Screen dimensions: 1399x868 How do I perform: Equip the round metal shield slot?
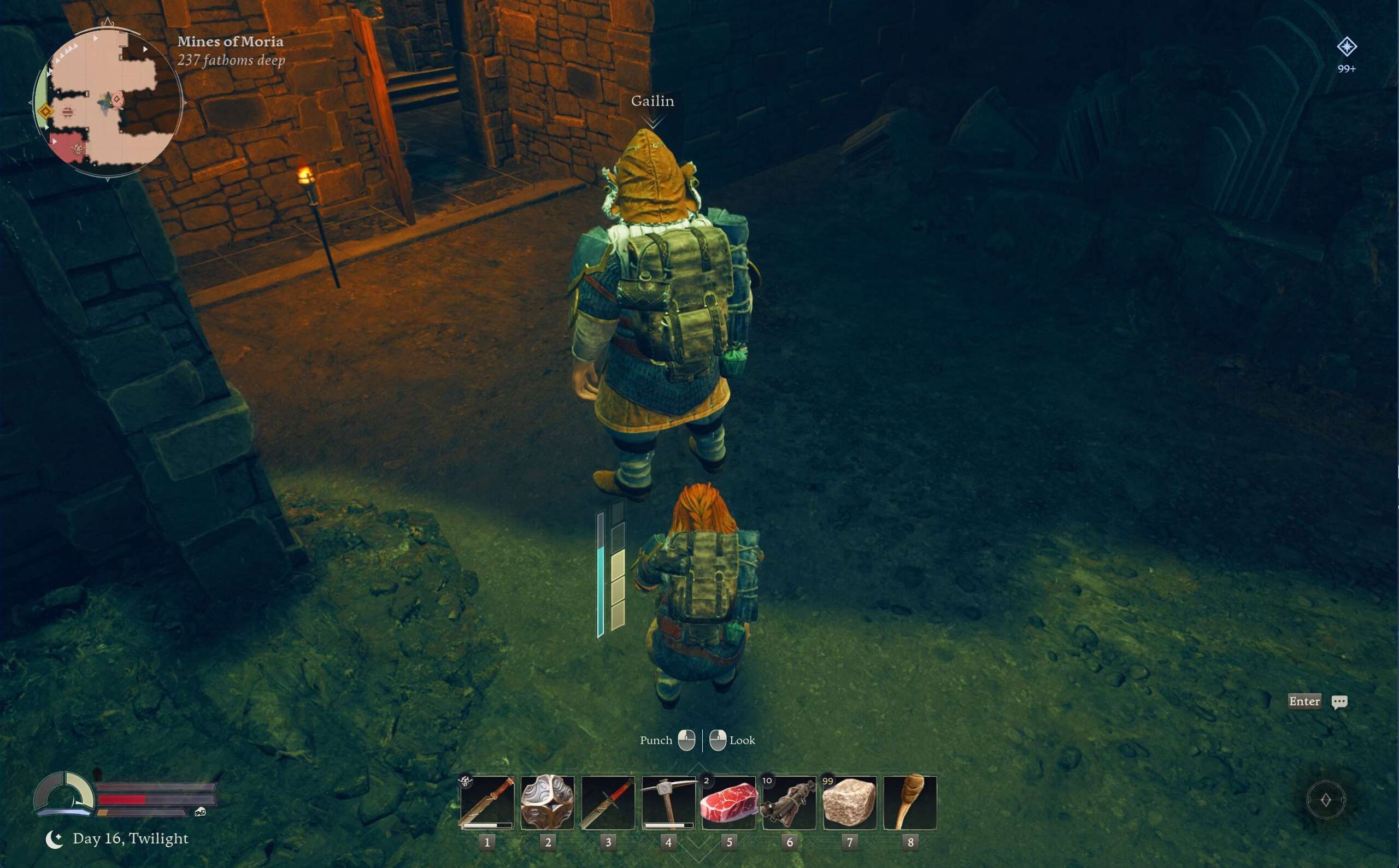coord(546,802)
